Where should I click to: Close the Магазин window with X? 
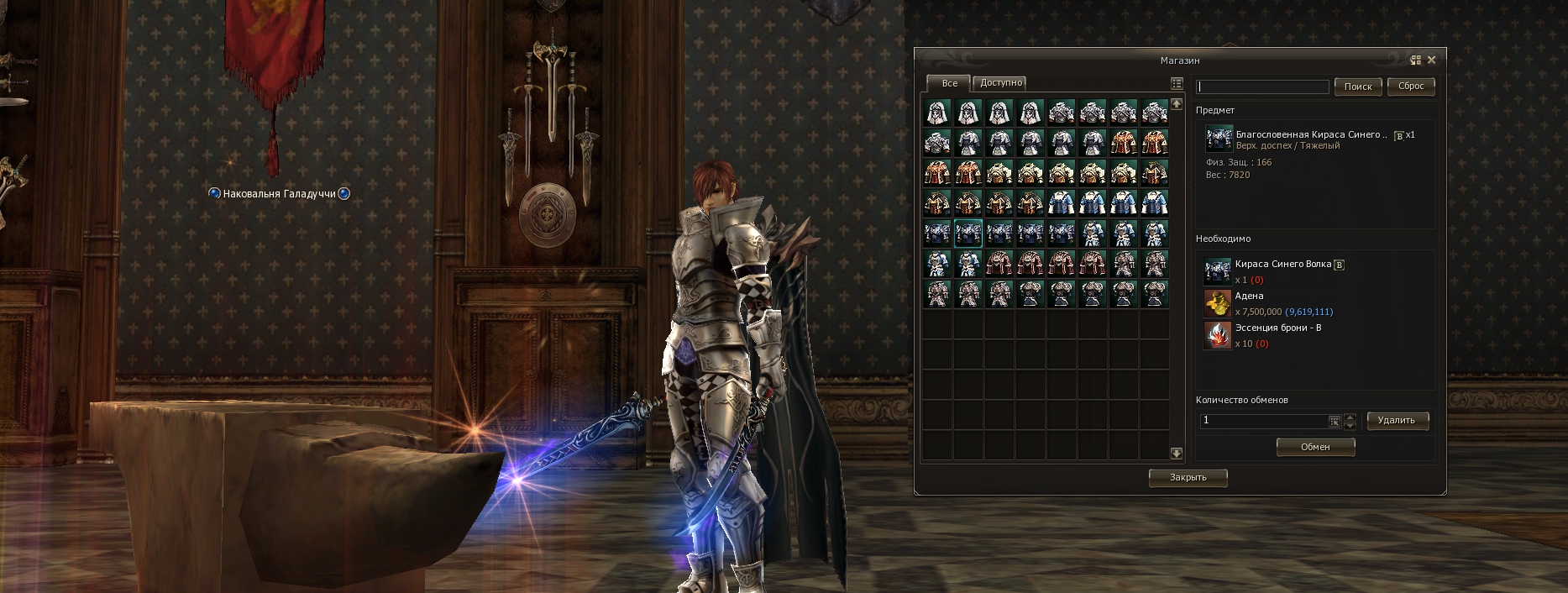tap(1432, 60)
